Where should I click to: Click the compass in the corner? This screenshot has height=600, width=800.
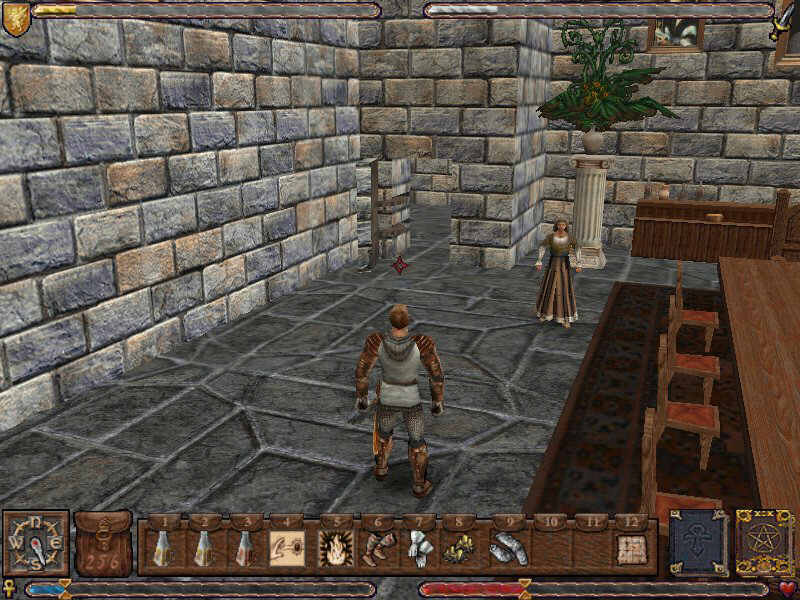(35, 544)
